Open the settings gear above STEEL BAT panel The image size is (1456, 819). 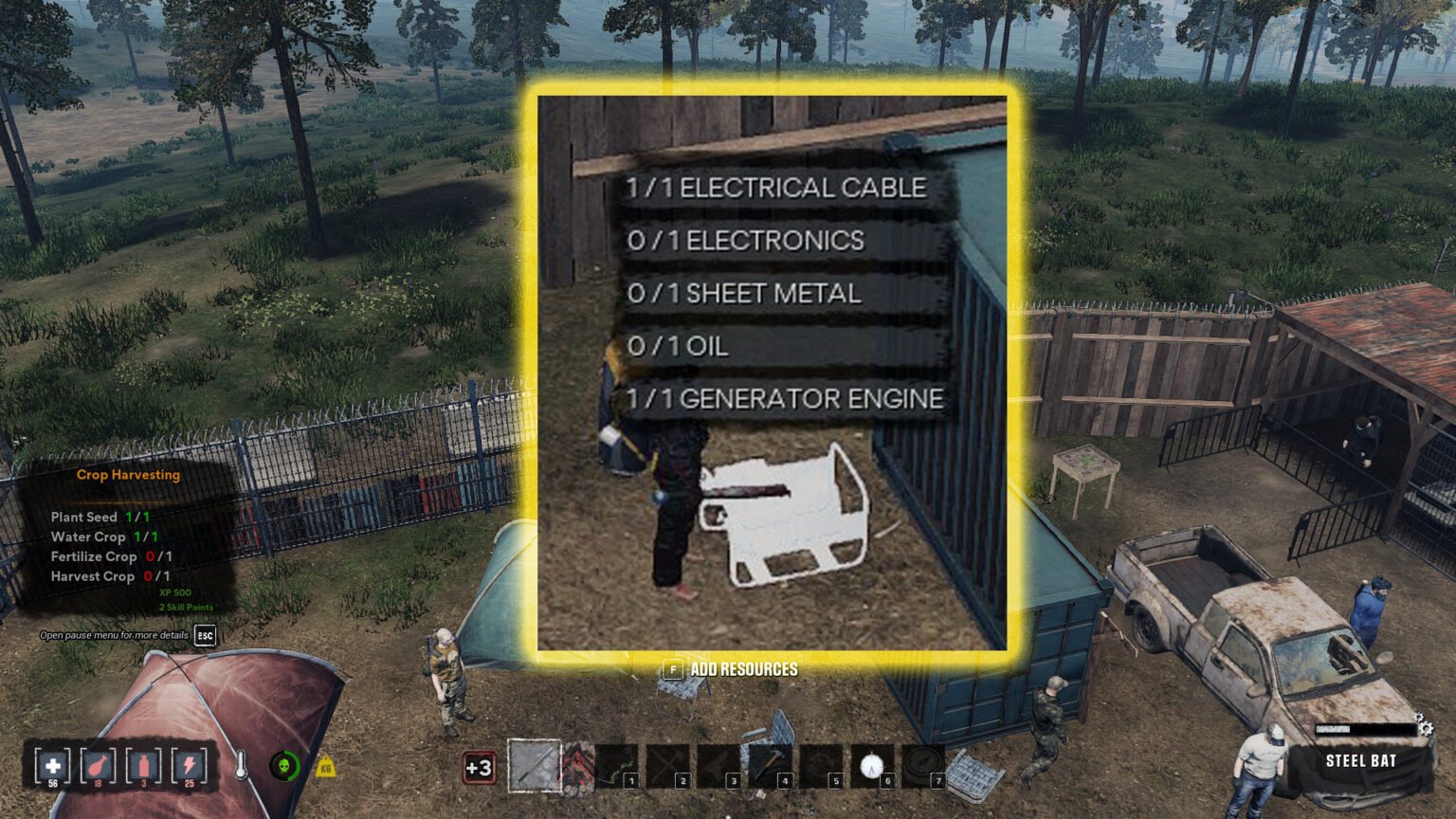pos(1426,725)
